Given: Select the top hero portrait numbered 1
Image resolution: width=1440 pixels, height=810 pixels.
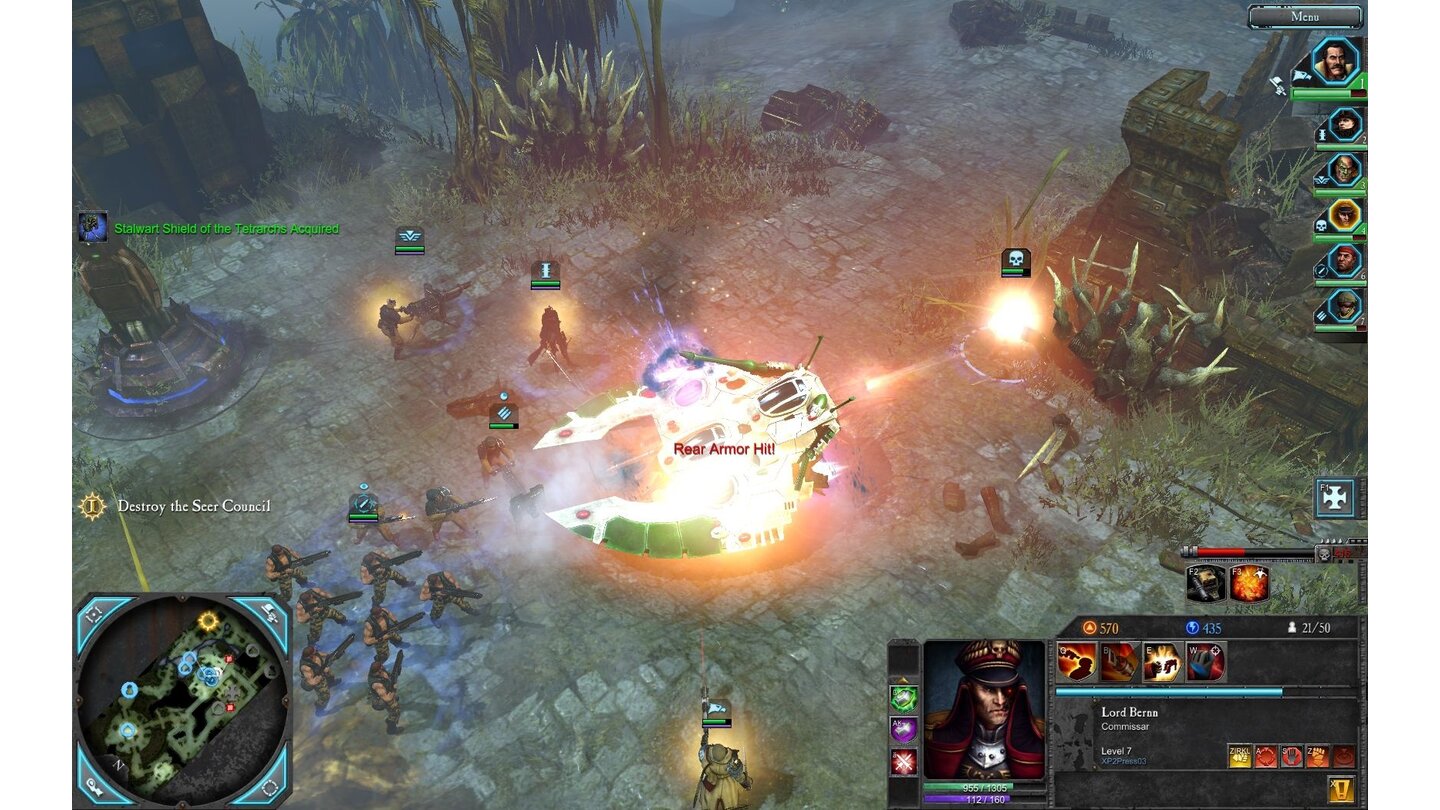Looking at the screenshot, I should (x=1335, y=60).
